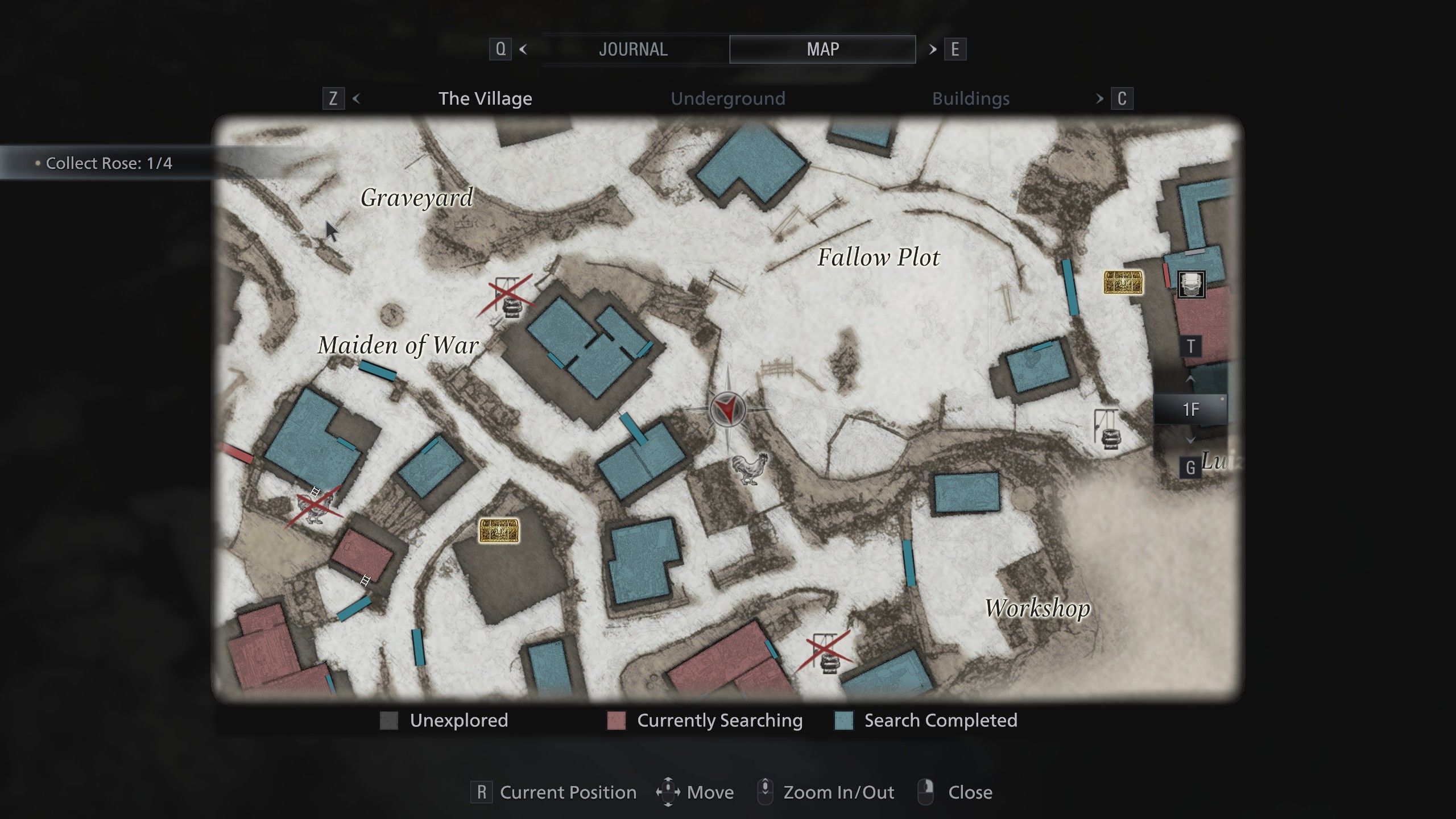Select the treasure chest marker near Fallow Plot

(1123, 282)
